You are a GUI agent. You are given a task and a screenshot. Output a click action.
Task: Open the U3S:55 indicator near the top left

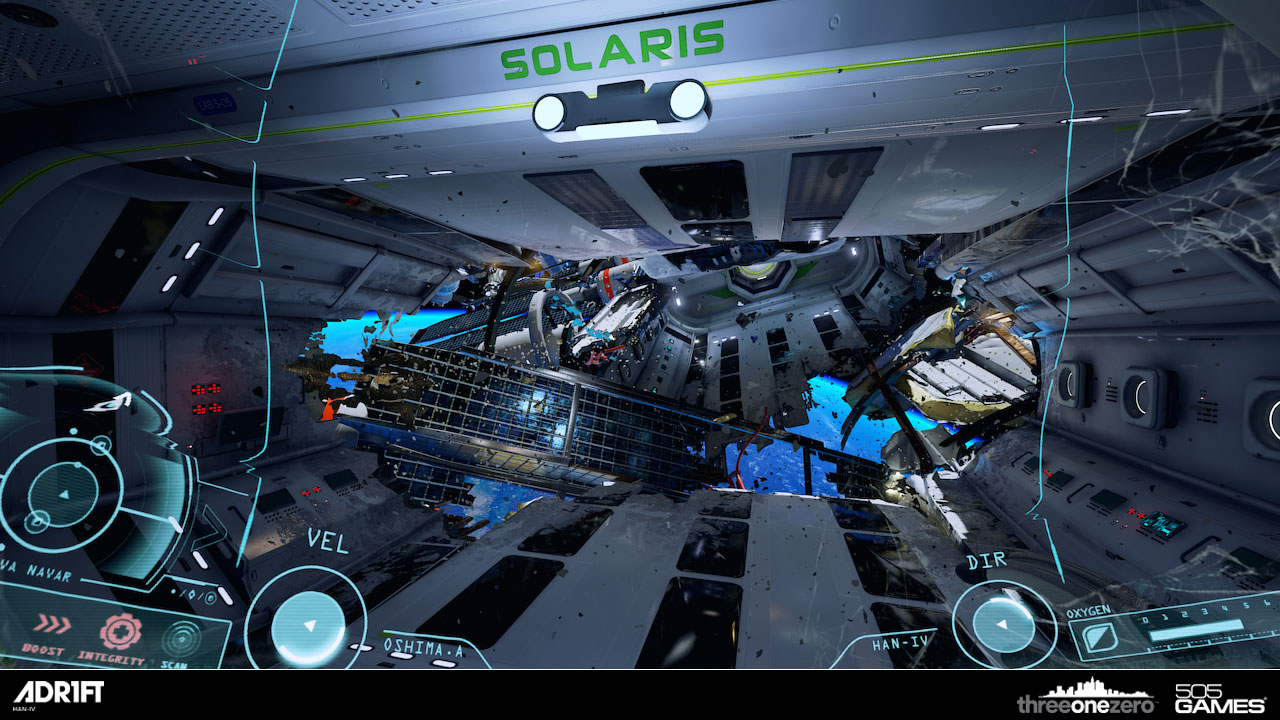pos(215,102)
